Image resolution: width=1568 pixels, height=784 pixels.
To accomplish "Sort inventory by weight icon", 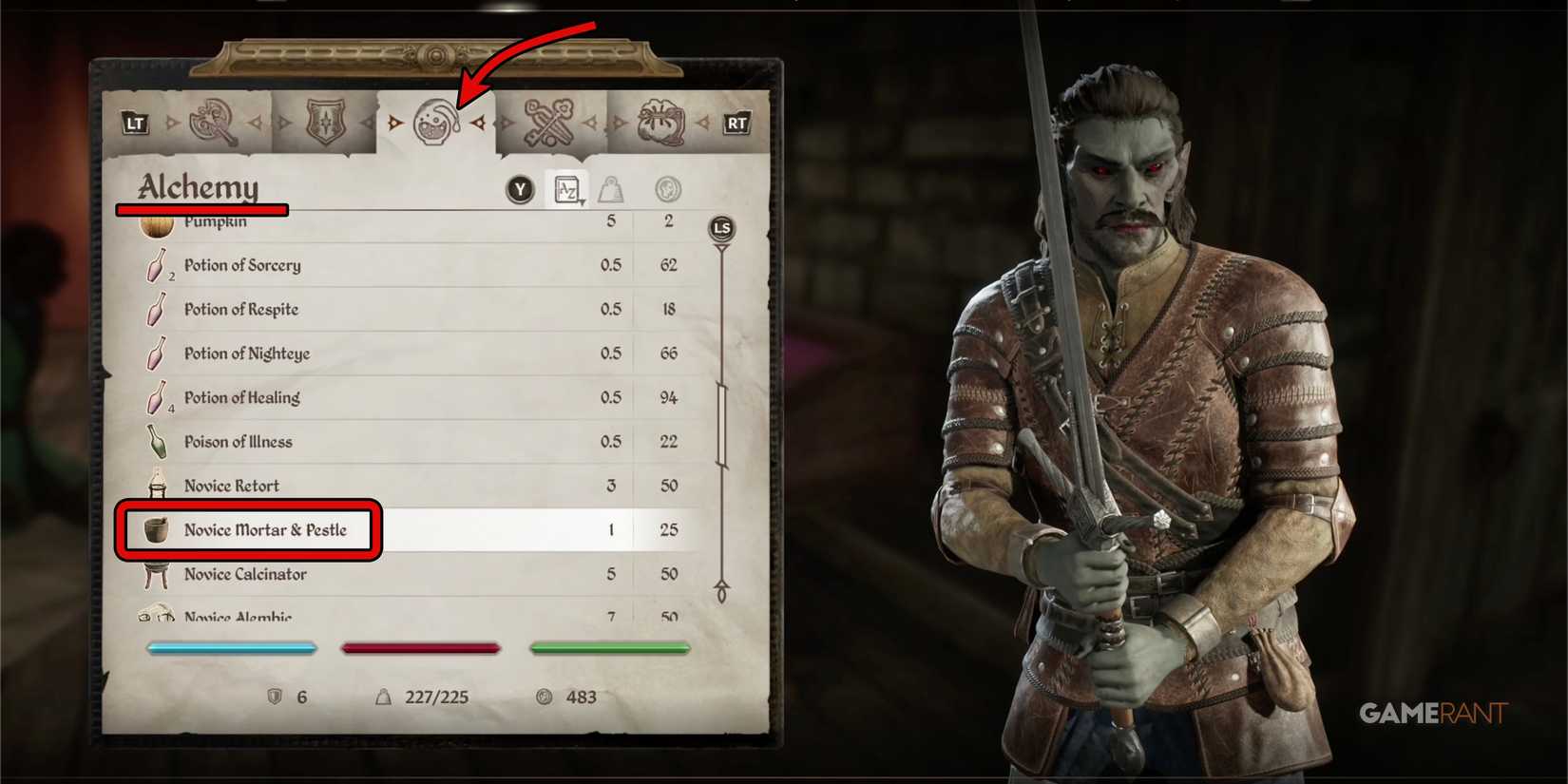I will pos(612,189).
